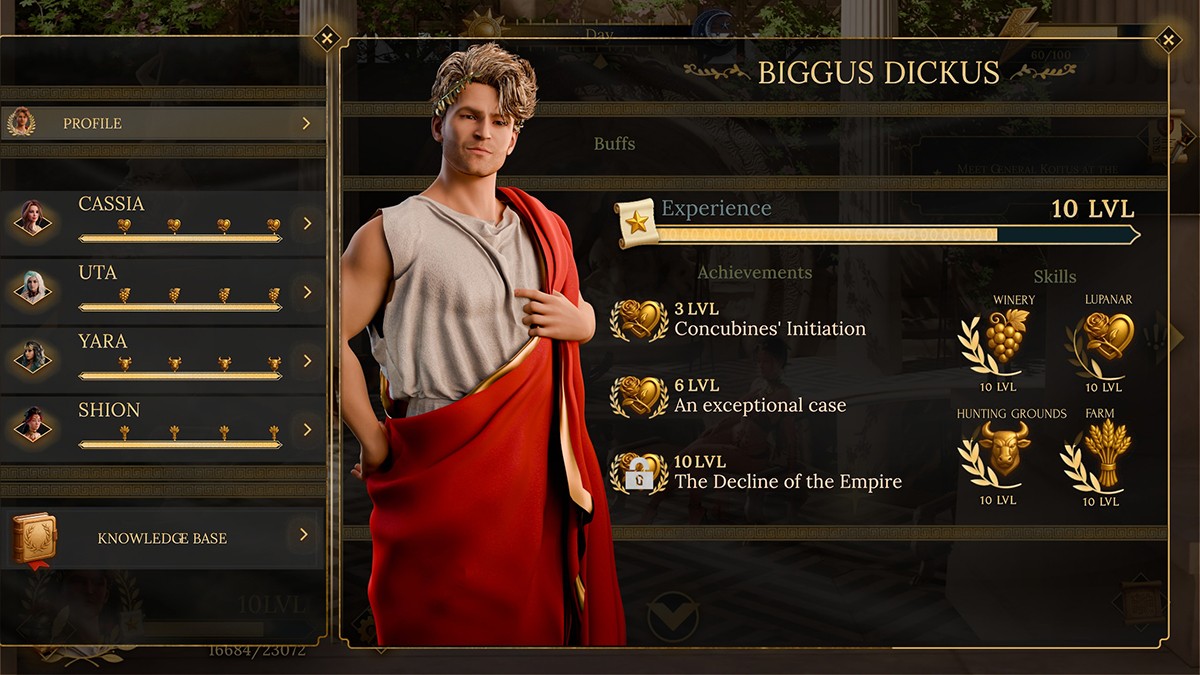
Task: Select the Hunting Grounds bull skill icon
Action: 1003,451
